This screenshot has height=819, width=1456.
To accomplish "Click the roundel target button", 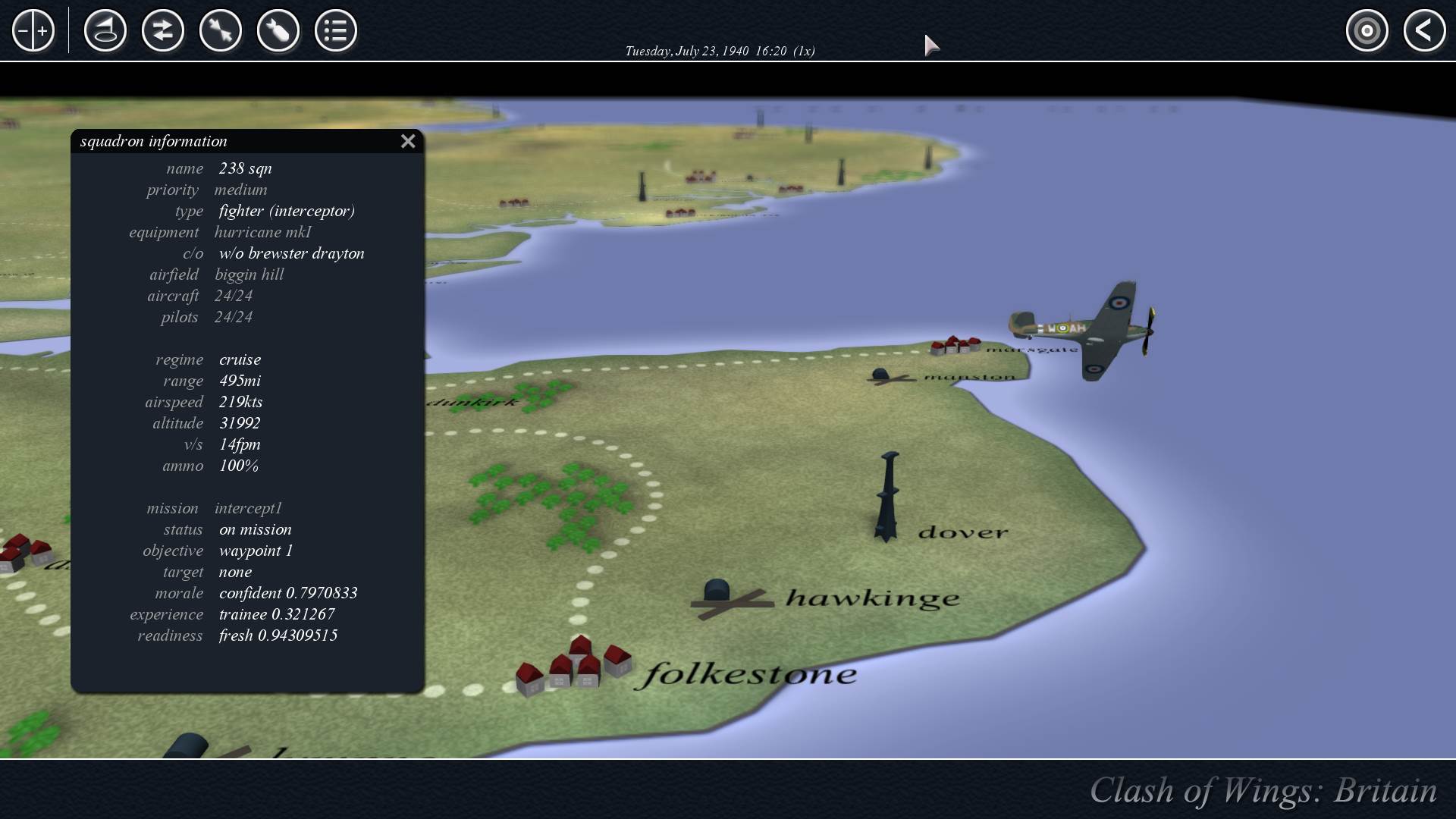I will [x=1367, y=31].
